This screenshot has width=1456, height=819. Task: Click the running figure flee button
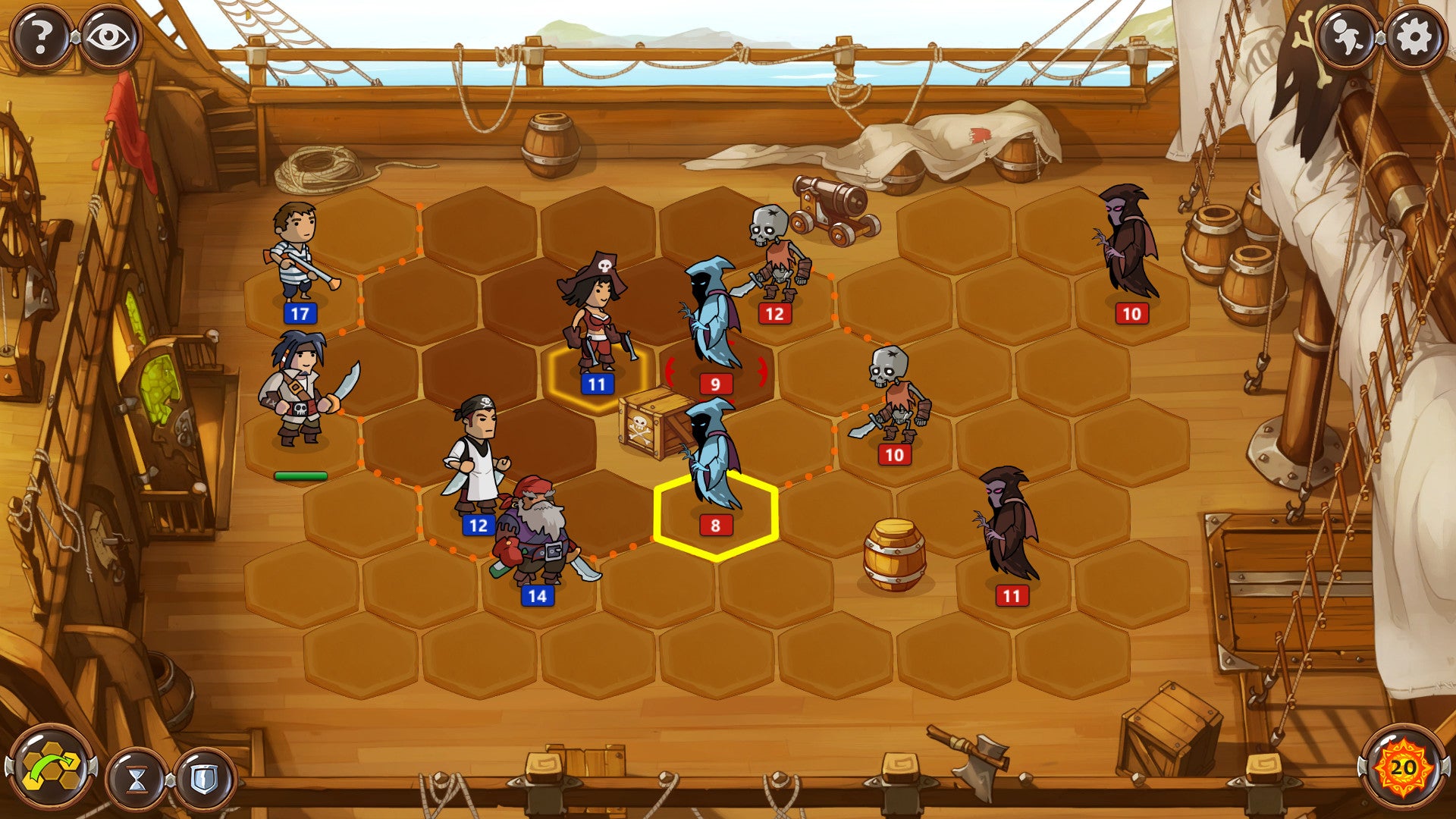tap(1346, 36)
